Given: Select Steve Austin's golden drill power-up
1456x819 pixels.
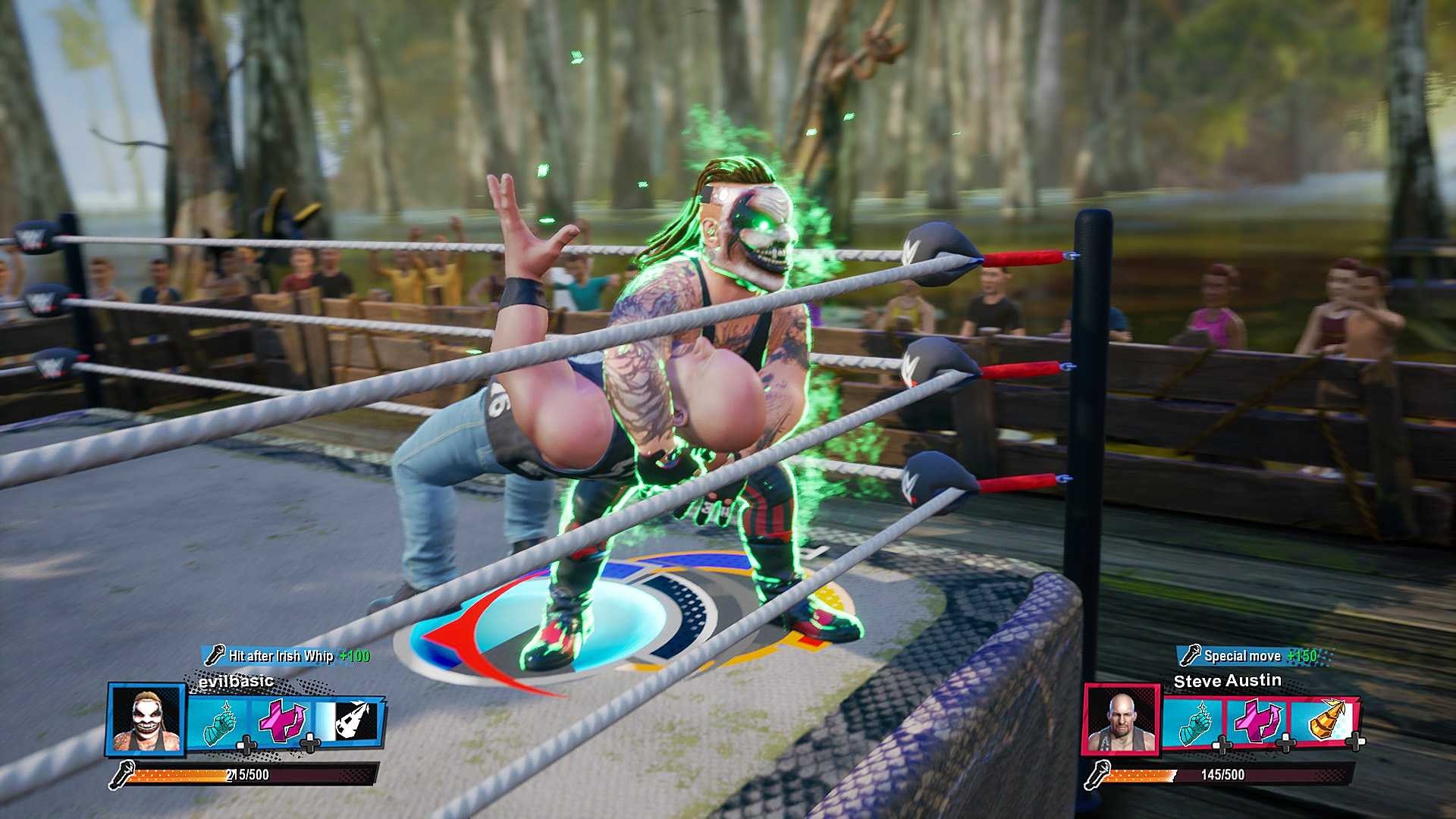Looking at the screenshot, I should 1324,720.
